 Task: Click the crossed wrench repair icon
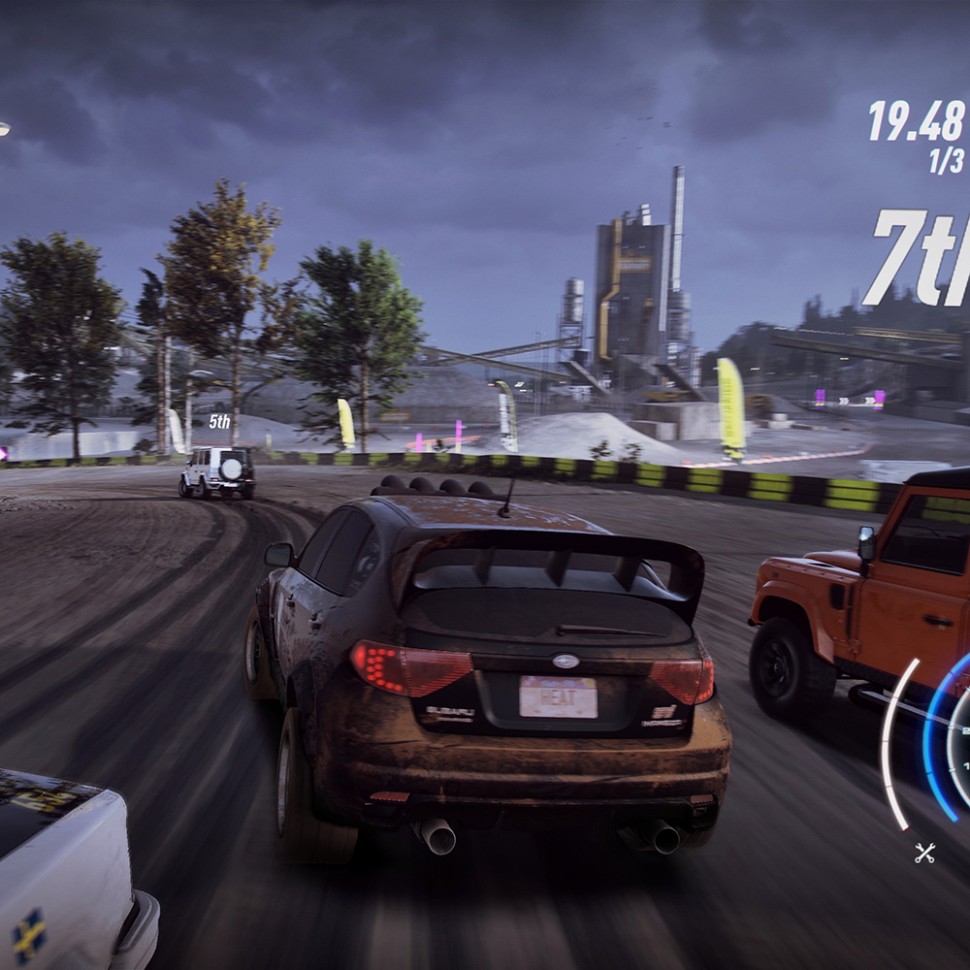coord(924,852)
